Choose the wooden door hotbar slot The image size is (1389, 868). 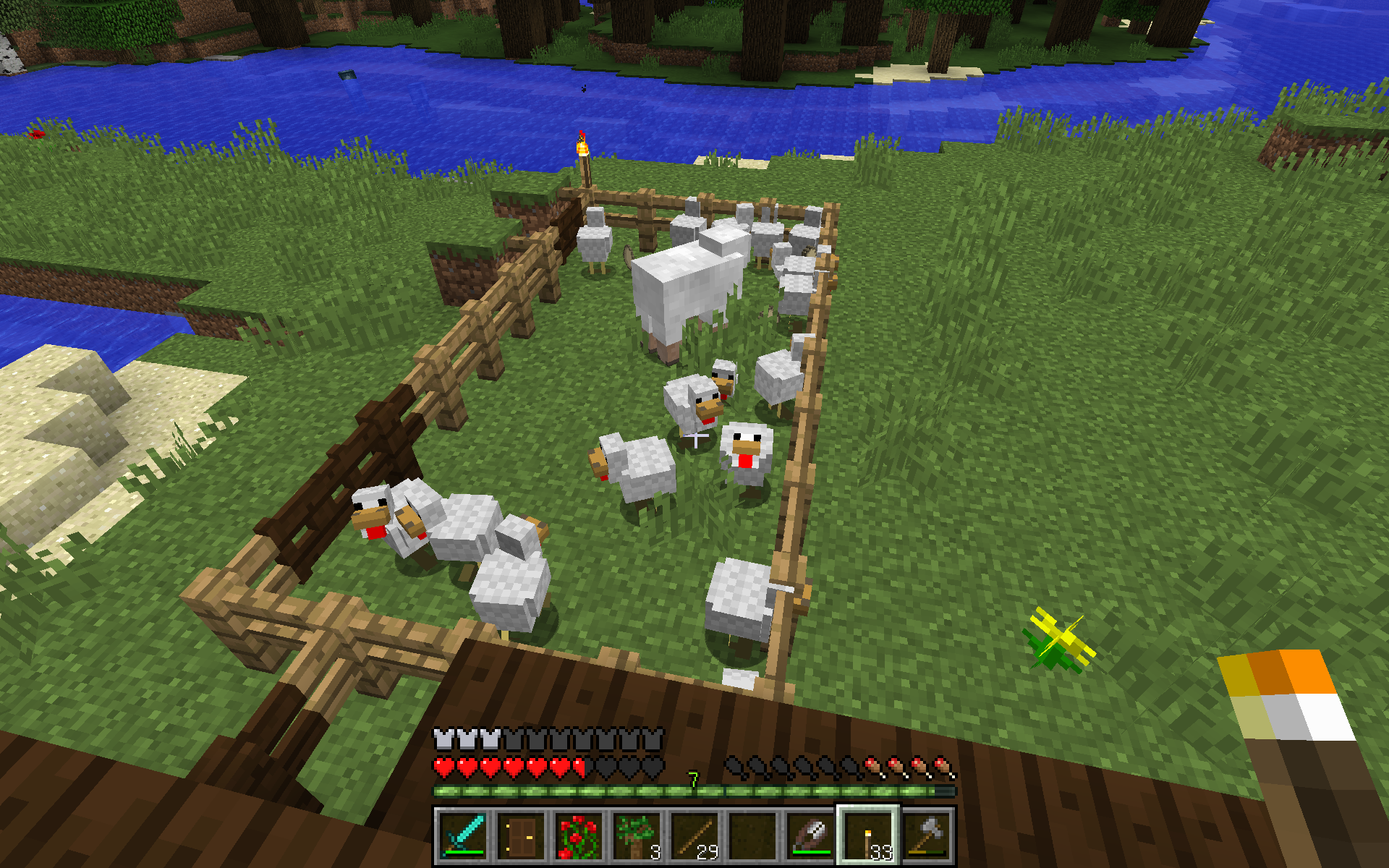point(521,835)
